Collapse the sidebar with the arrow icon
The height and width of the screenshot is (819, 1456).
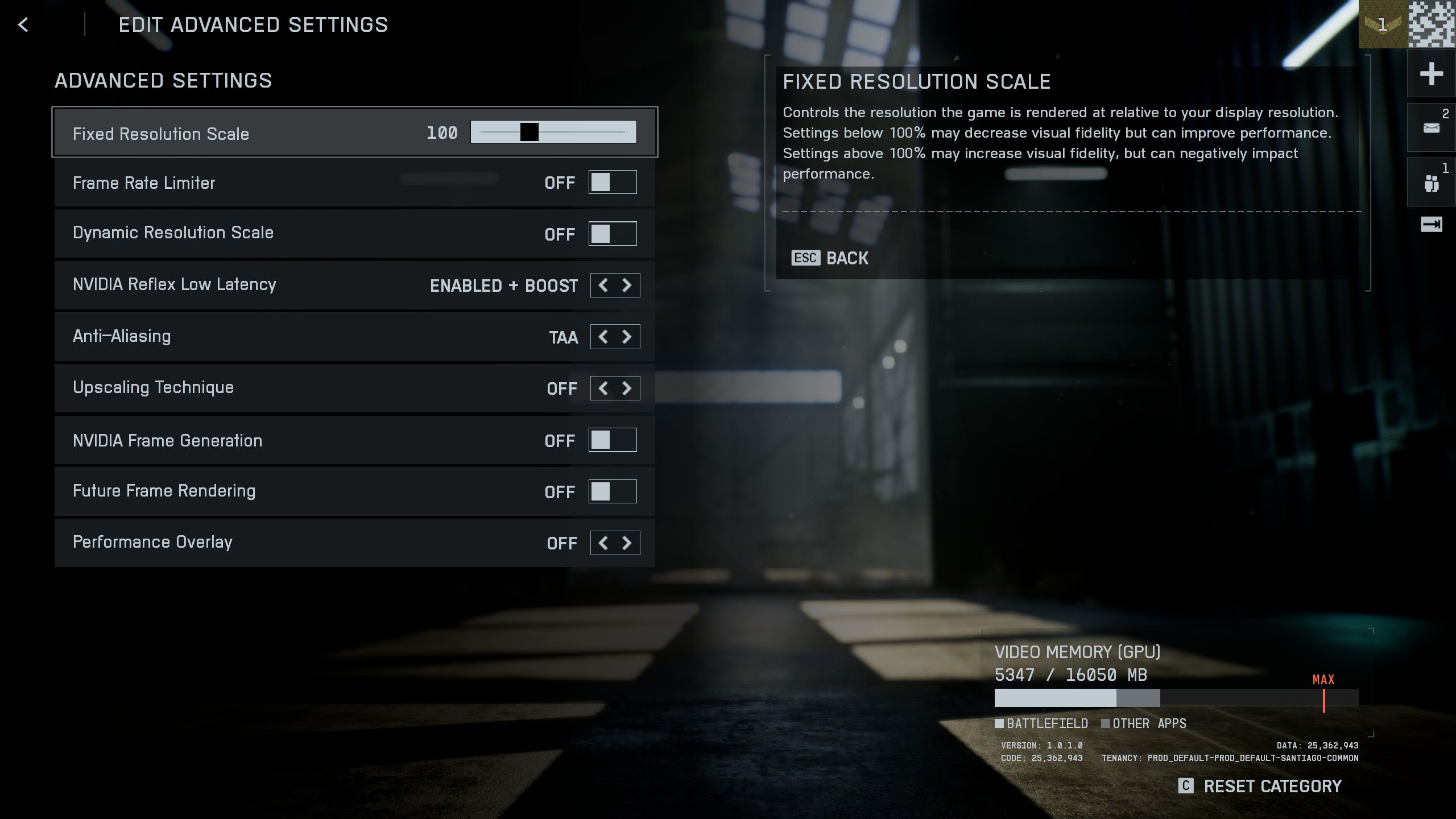[x=1431, y=224]
